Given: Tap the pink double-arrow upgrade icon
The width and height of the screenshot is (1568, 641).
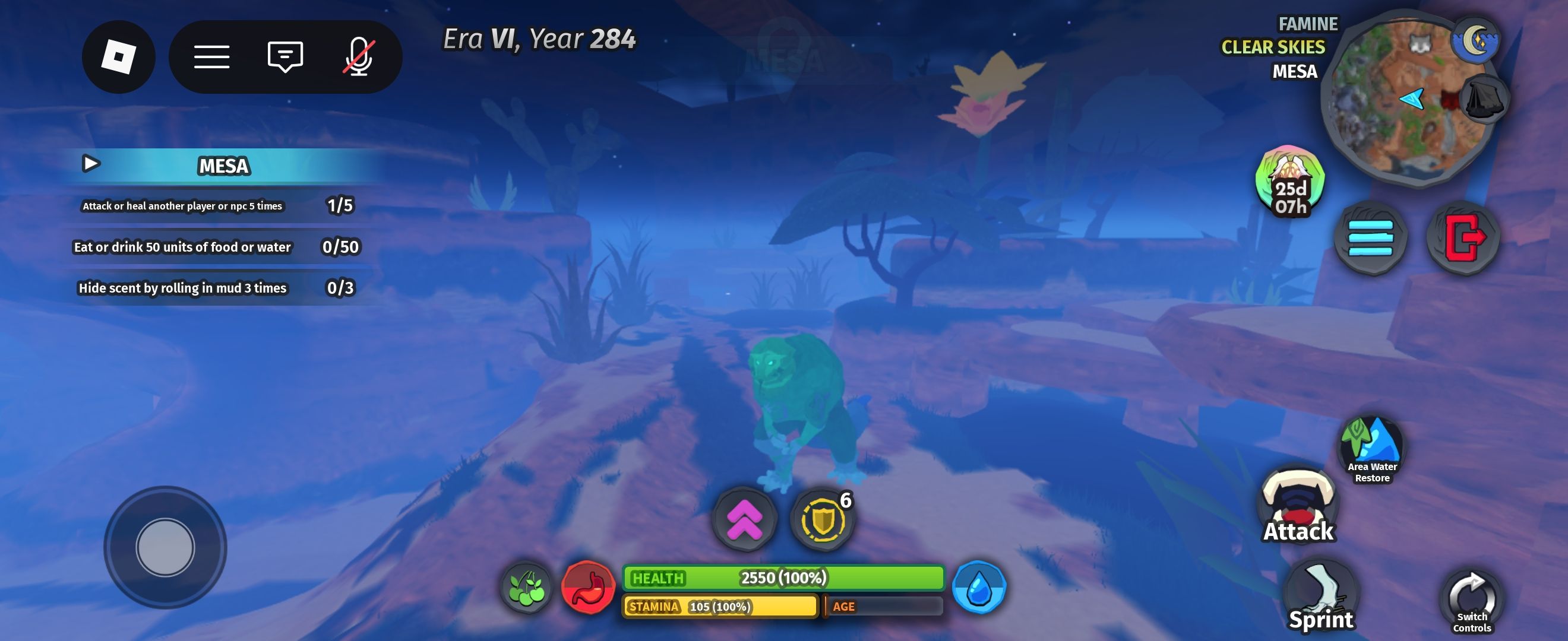Looking at the screenshot, I should tap(744, 518).
